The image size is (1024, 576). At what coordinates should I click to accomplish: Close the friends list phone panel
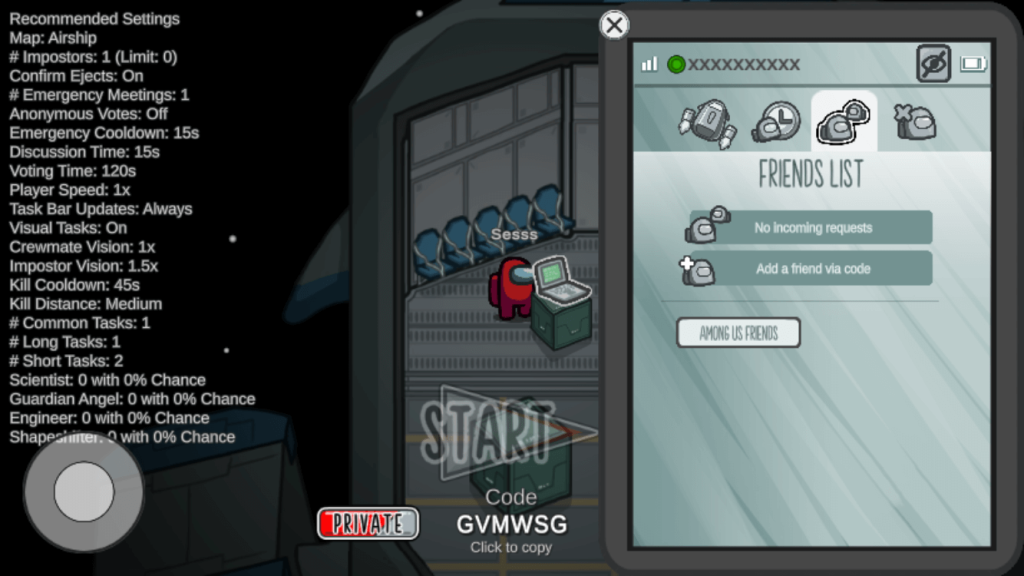[614, 25]
